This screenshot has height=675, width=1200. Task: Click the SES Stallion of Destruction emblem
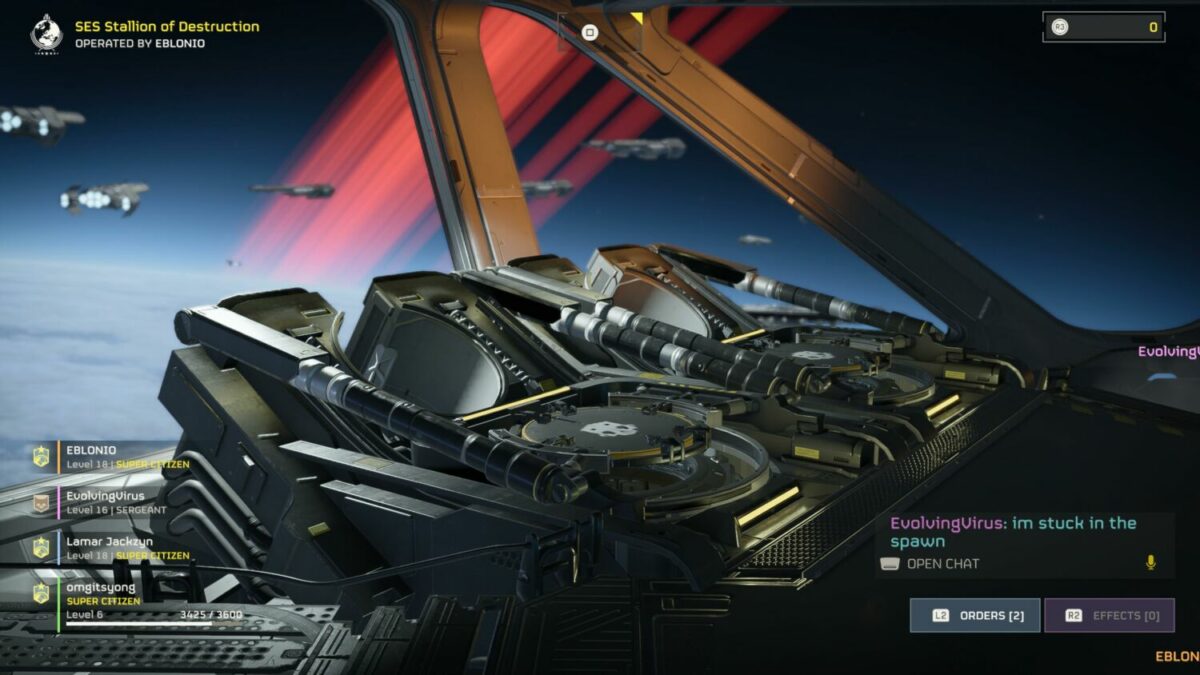(x=46, y=33)
